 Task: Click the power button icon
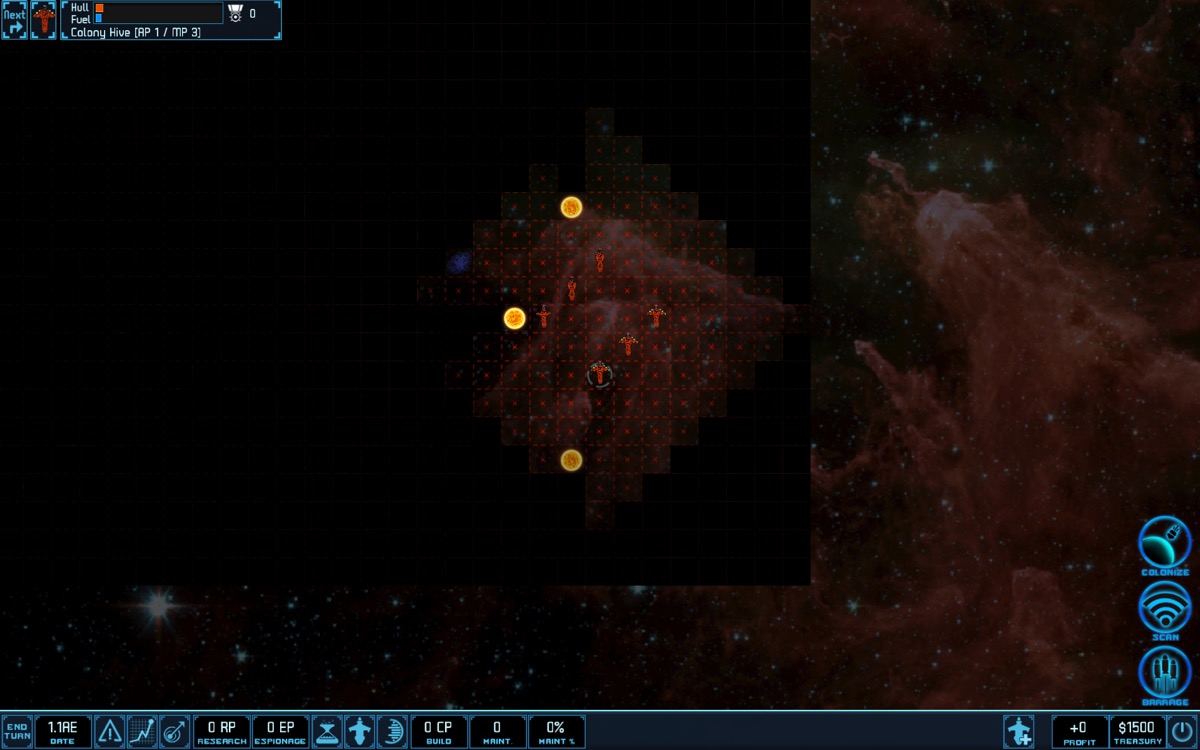click(x=1182, y=732)
